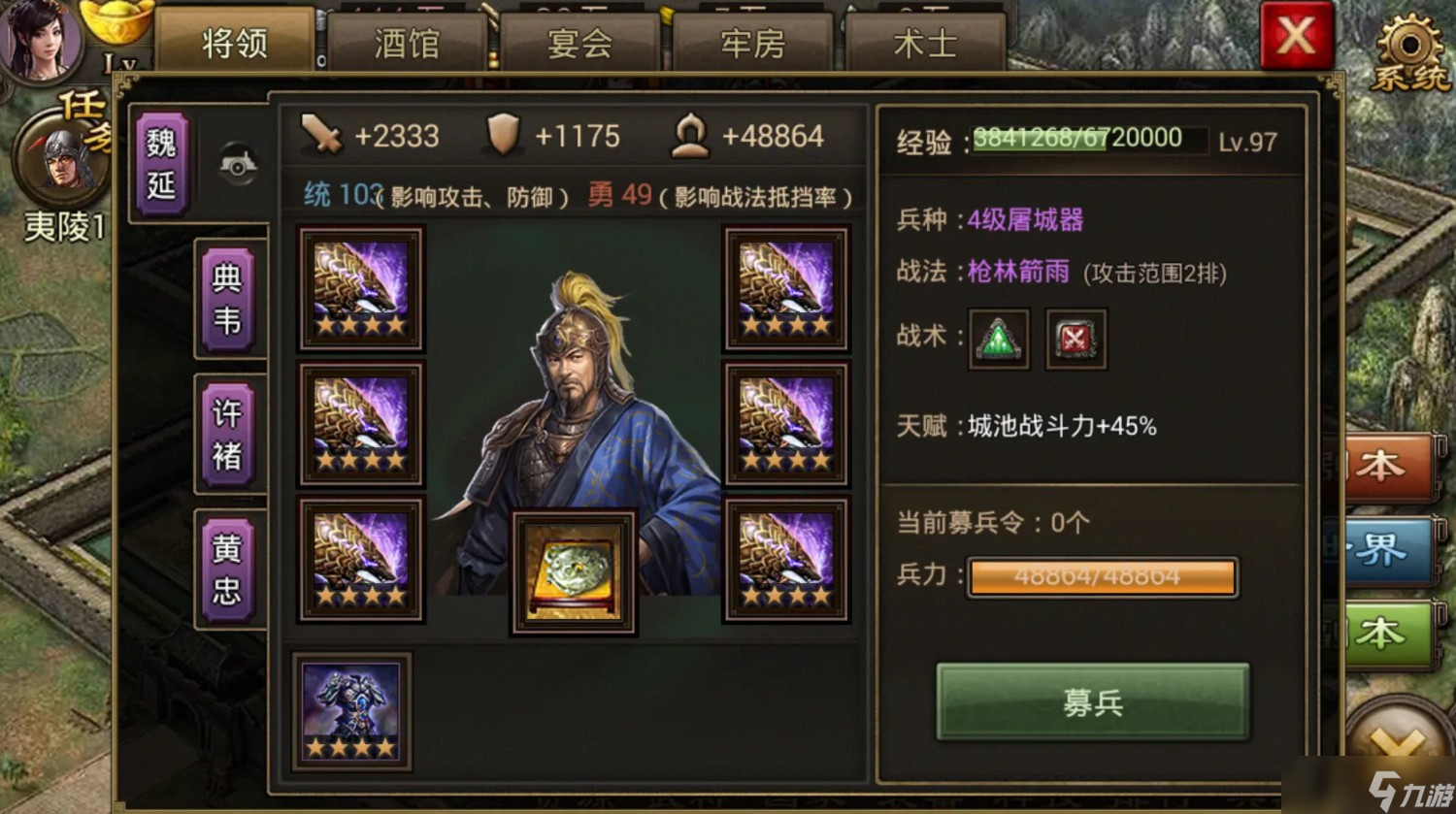This screenshot has width=1456, height=814.
Task: Click the orange 兵力 48864/48864 bar
Action: (1102, 576)
